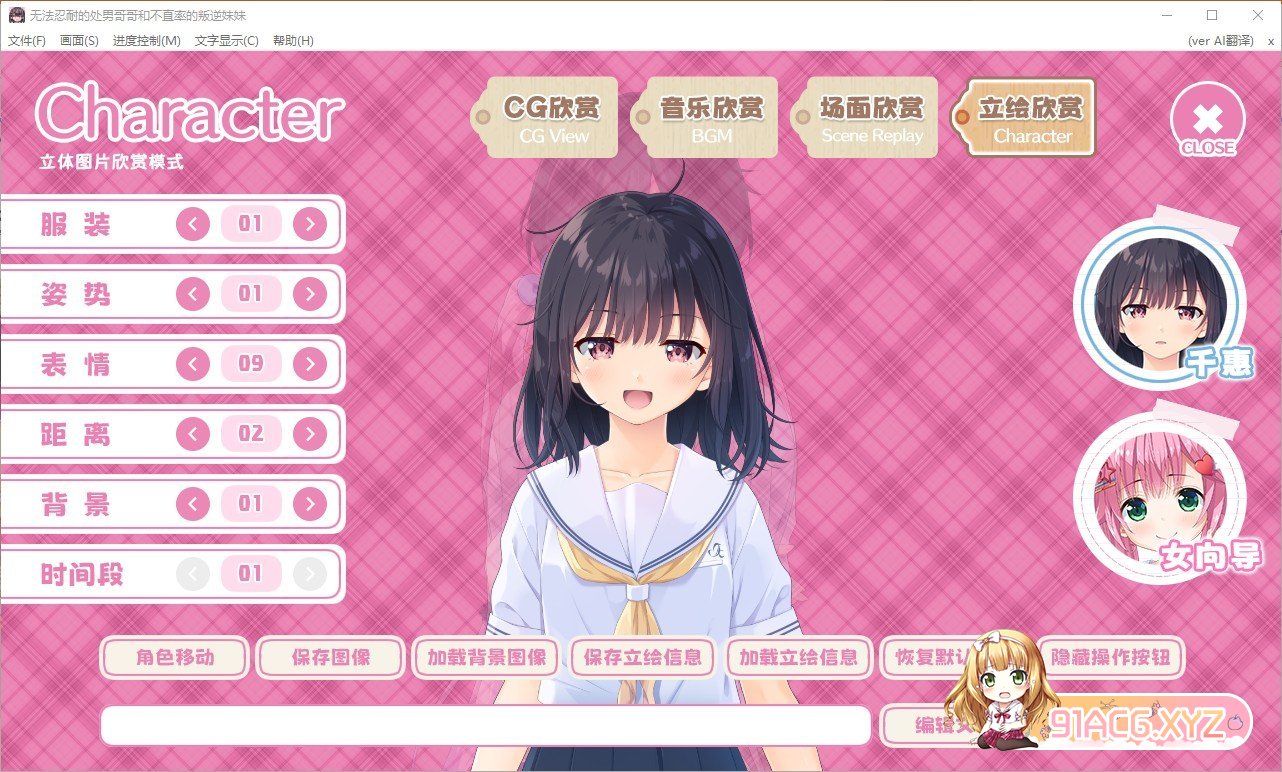1282x772 pixels.
Task: Open 加载背景图像 background loader
Action: [487, 658]
